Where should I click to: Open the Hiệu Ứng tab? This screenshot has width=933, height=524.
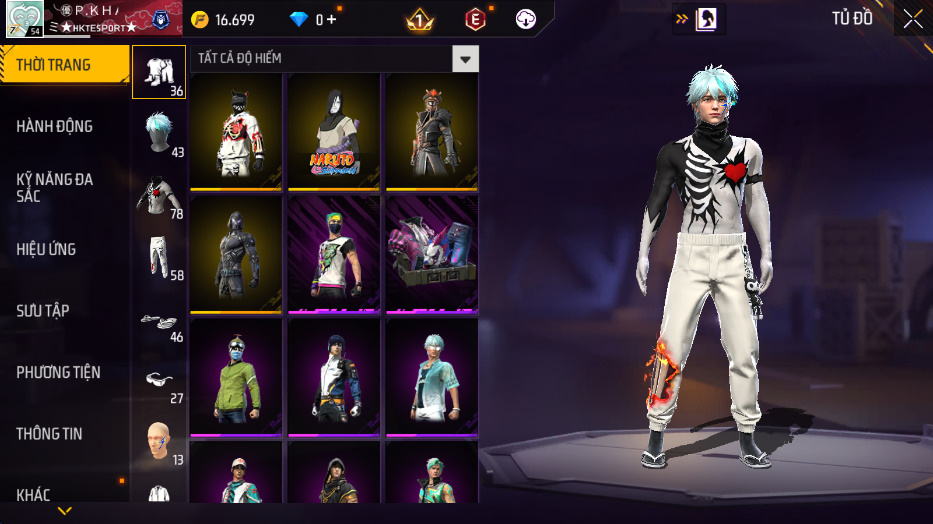point(46,249)
